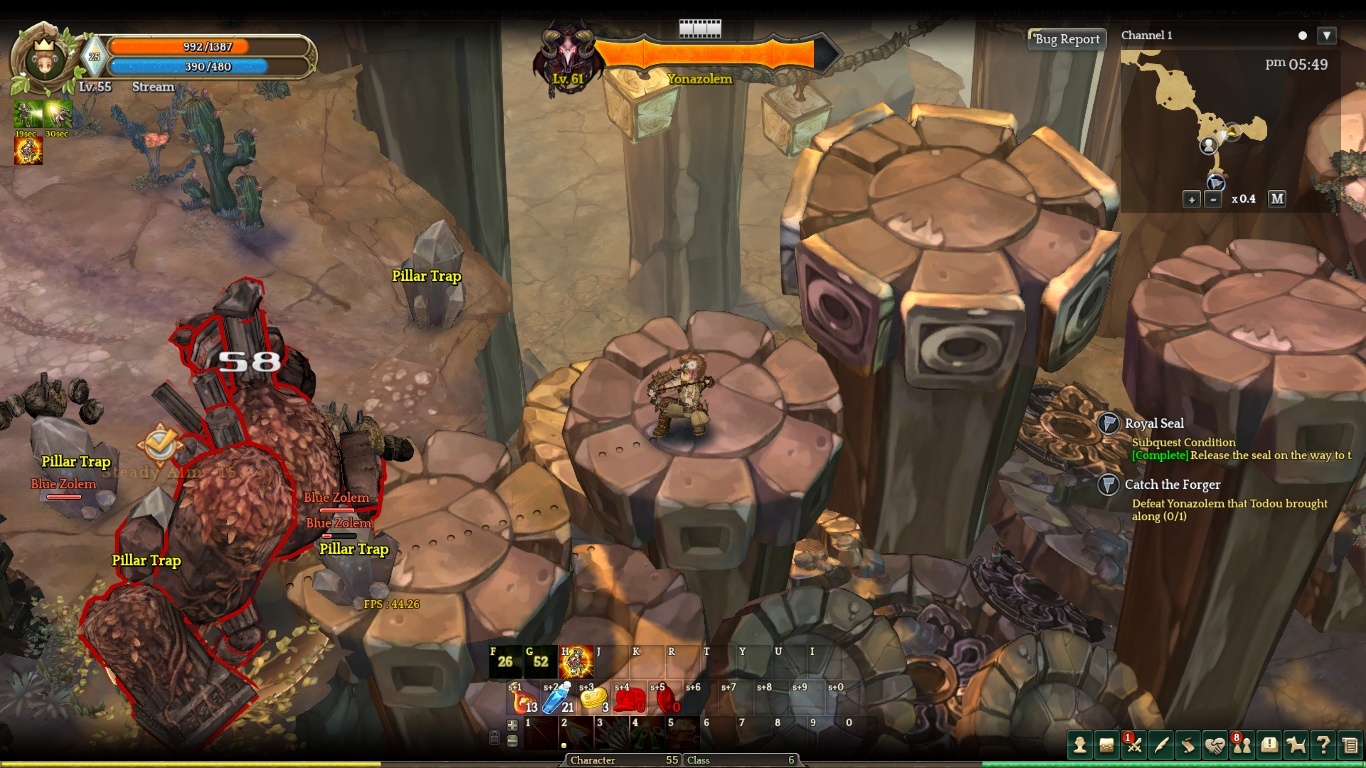
Task: Select the Royal Seal quest tracker entry
Action: [1154, 424]
